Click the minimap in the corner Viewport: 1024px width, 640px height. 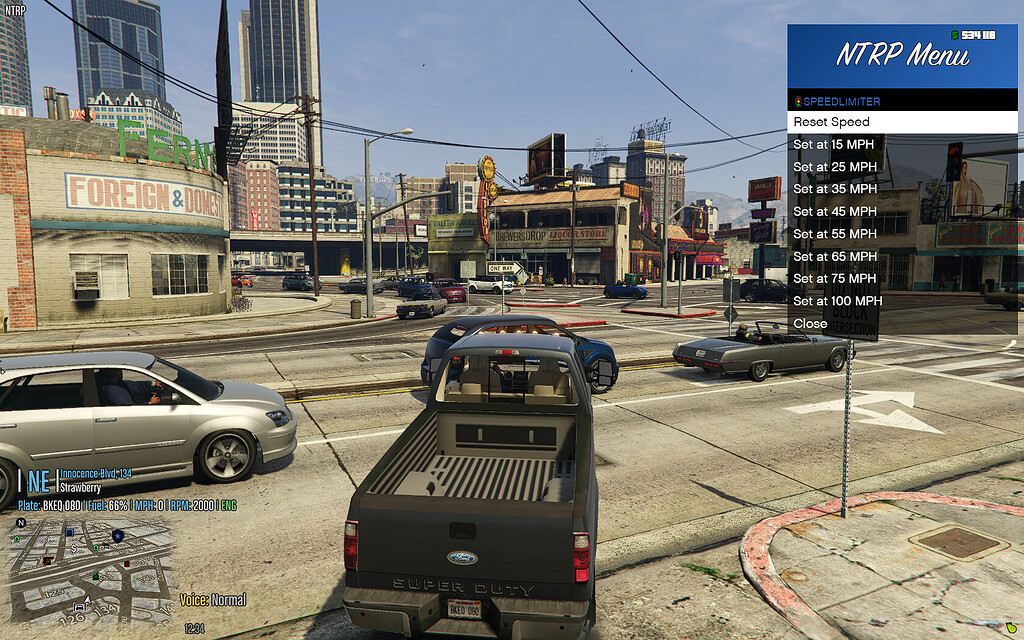pos(90,568)
